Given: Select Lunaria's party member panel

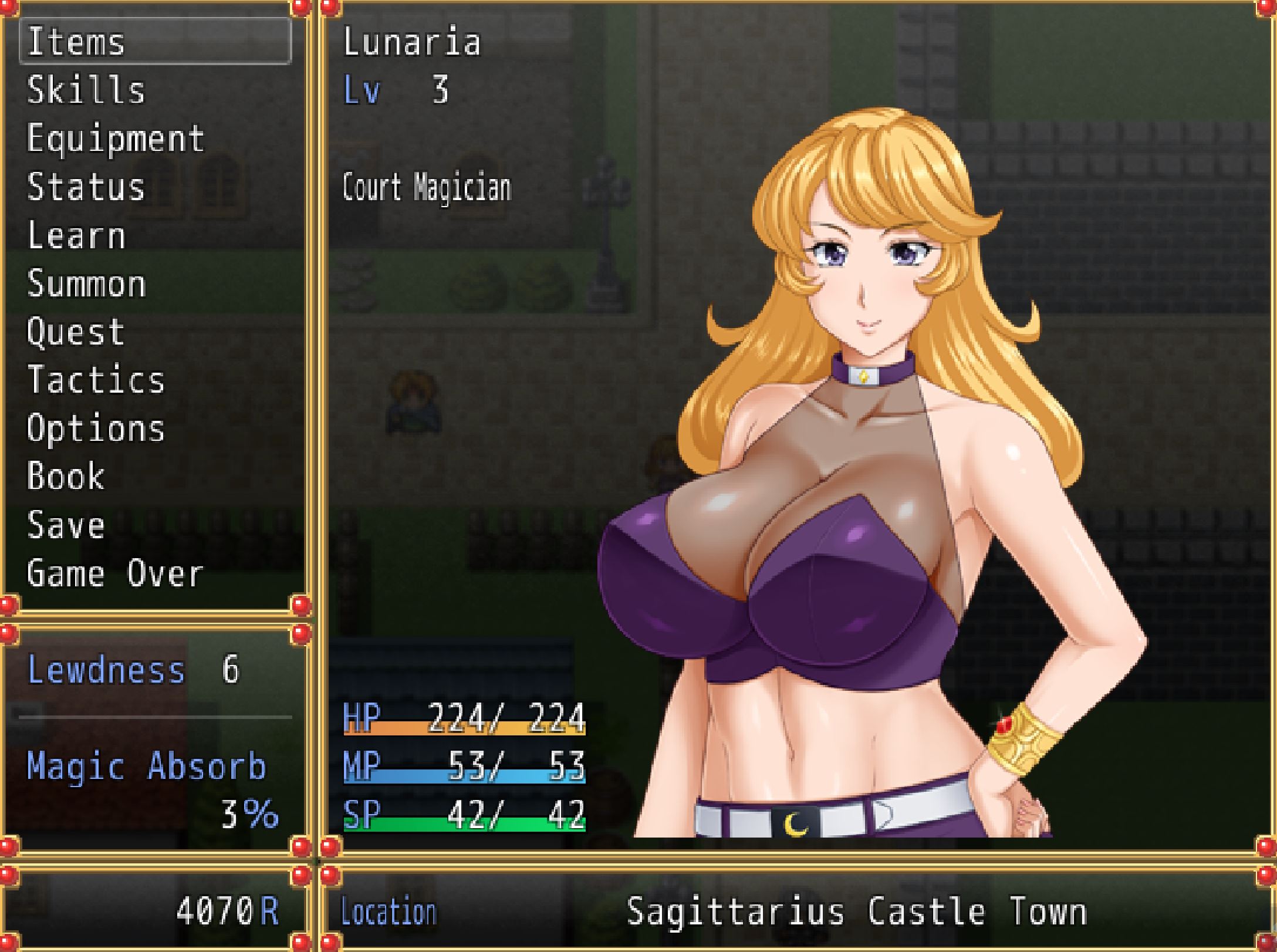Looking at the screenshot, I should [792, 423].
